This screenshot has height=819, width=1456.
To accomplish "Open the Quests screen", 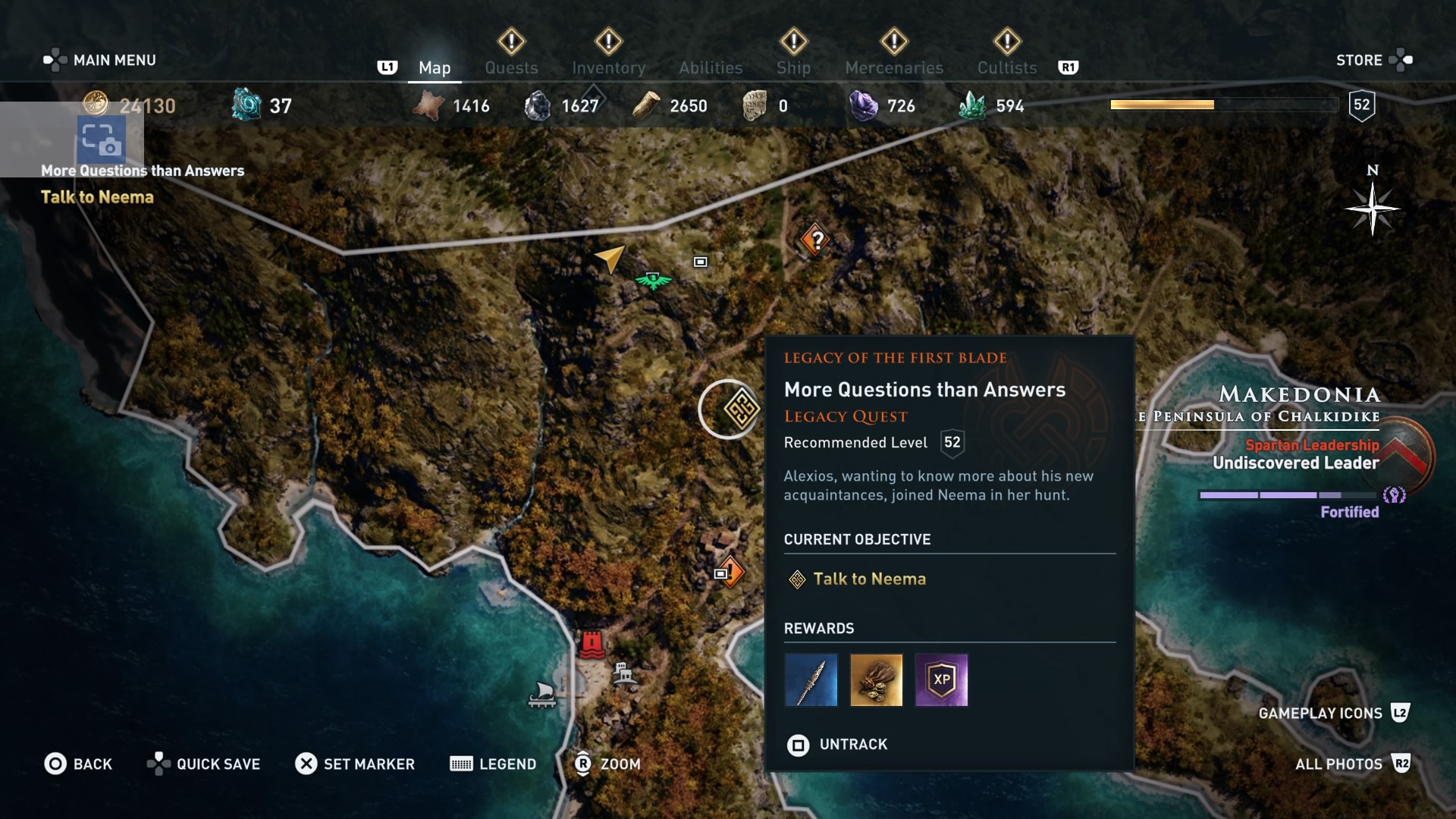I will click(x=510, y=67).
